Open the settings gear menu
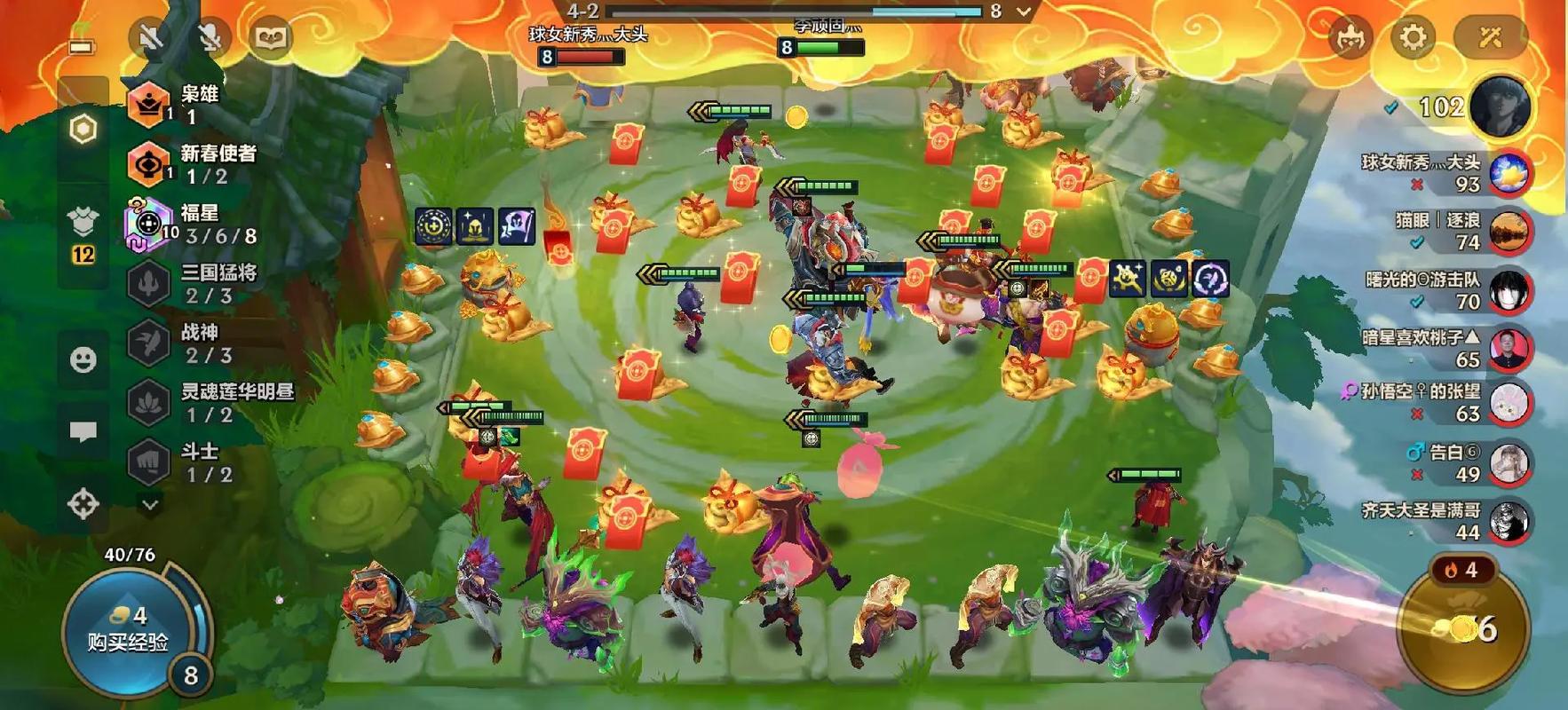This screenshot has height=710, width=1568. [1412, 37]
